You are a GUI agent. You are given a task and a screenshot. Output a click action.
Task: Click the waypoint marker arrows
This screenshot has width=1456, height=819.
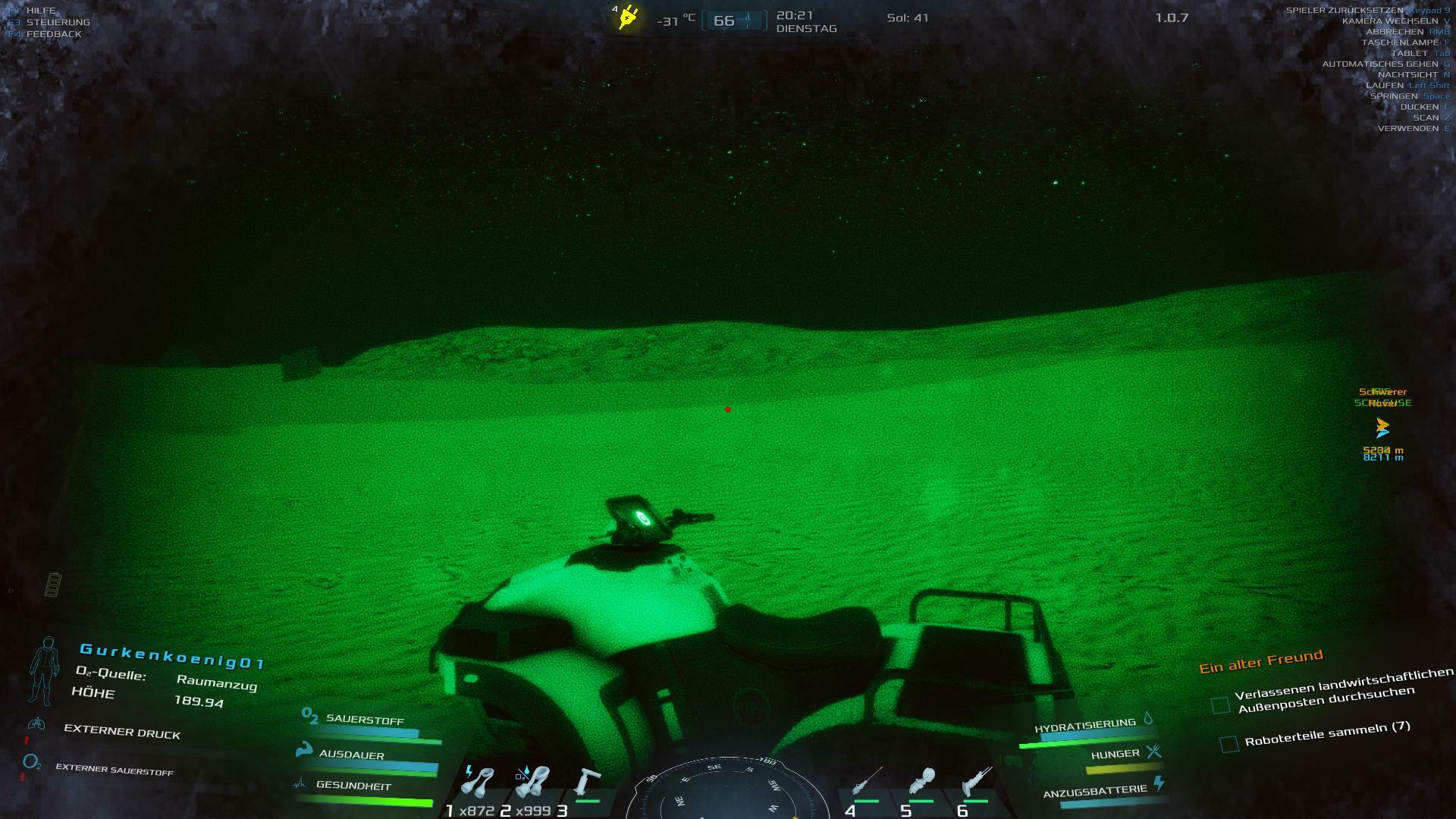coord(1382,428)
